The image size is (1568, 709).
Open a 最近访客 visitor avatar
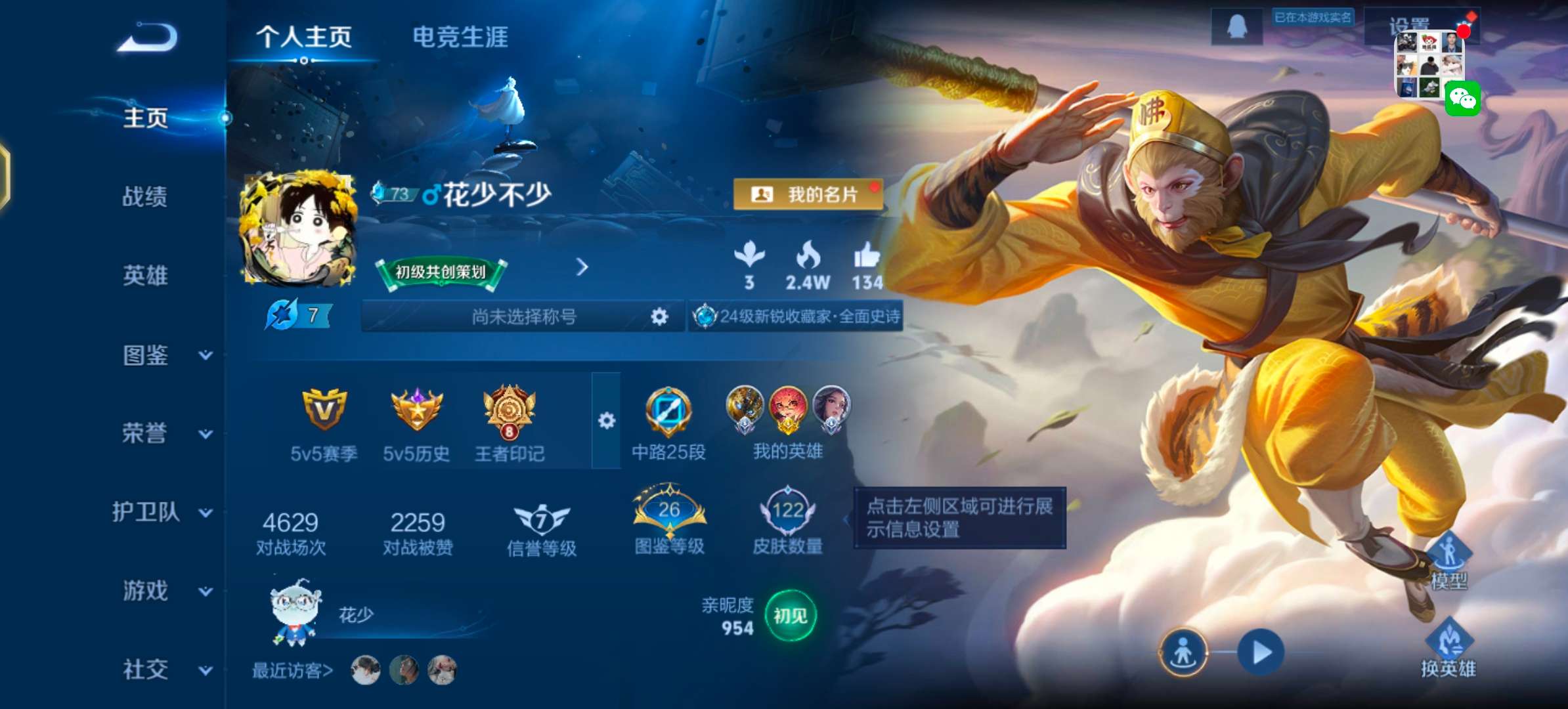[x=365, y=671]
